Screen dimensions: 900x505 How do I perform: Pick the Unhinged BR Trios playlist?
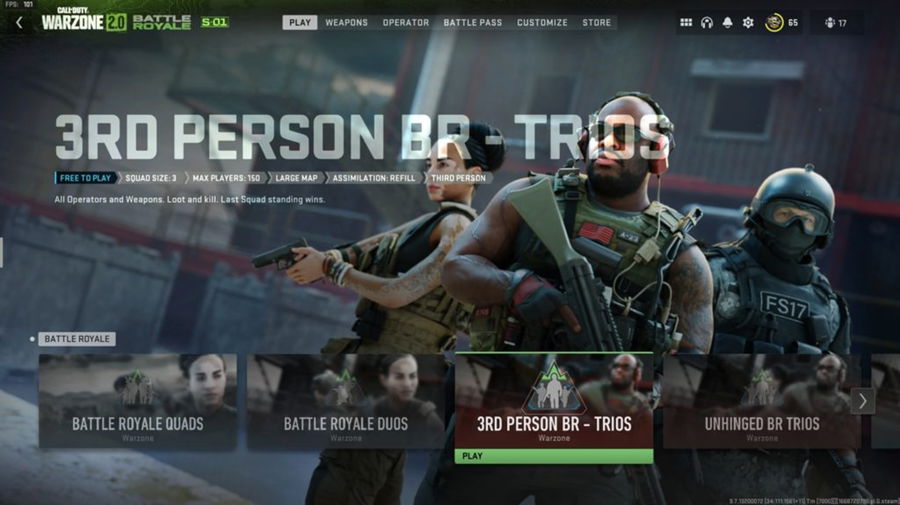pos(760,401)
